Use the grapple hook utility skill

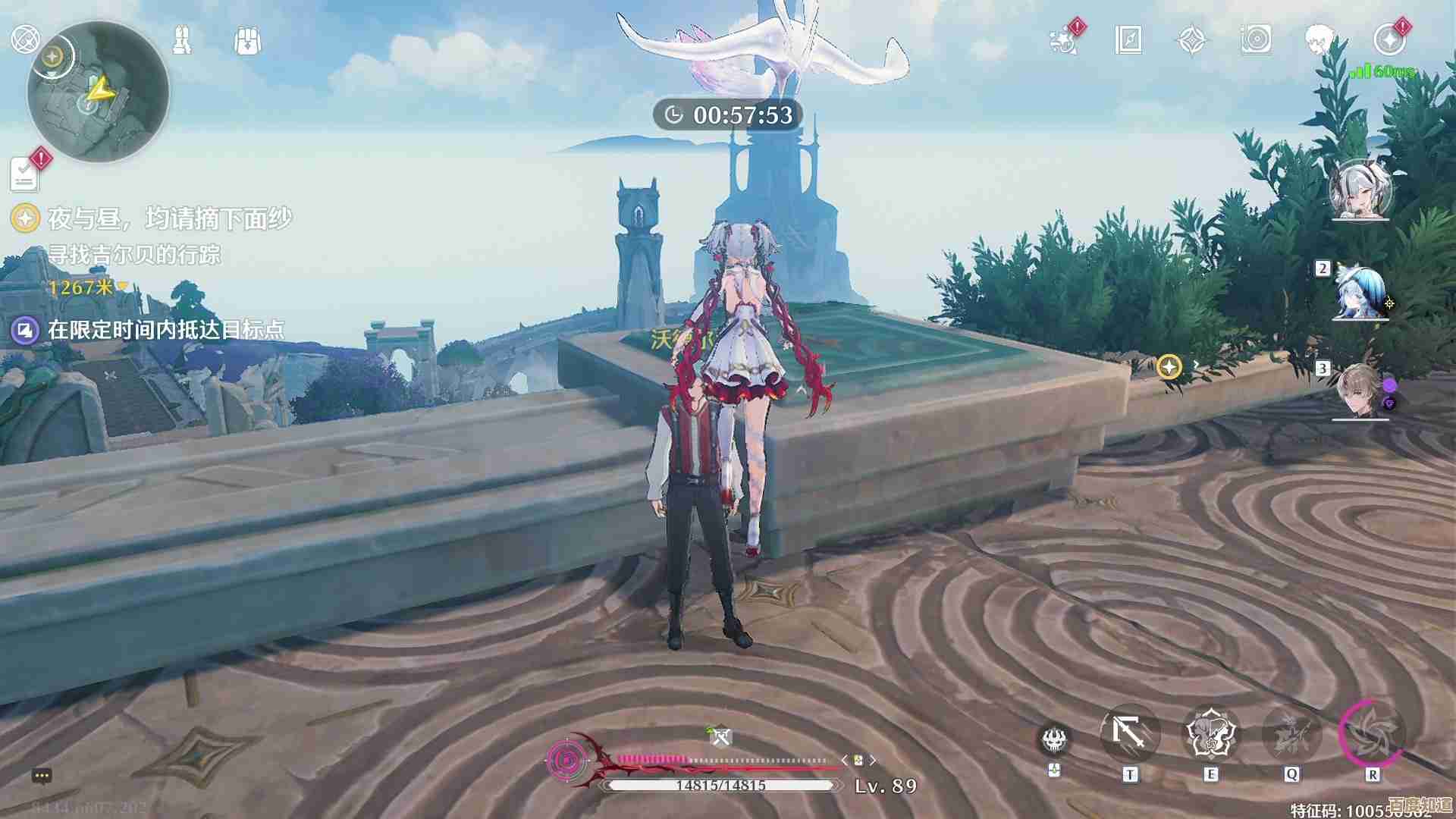coord(1129,735)
